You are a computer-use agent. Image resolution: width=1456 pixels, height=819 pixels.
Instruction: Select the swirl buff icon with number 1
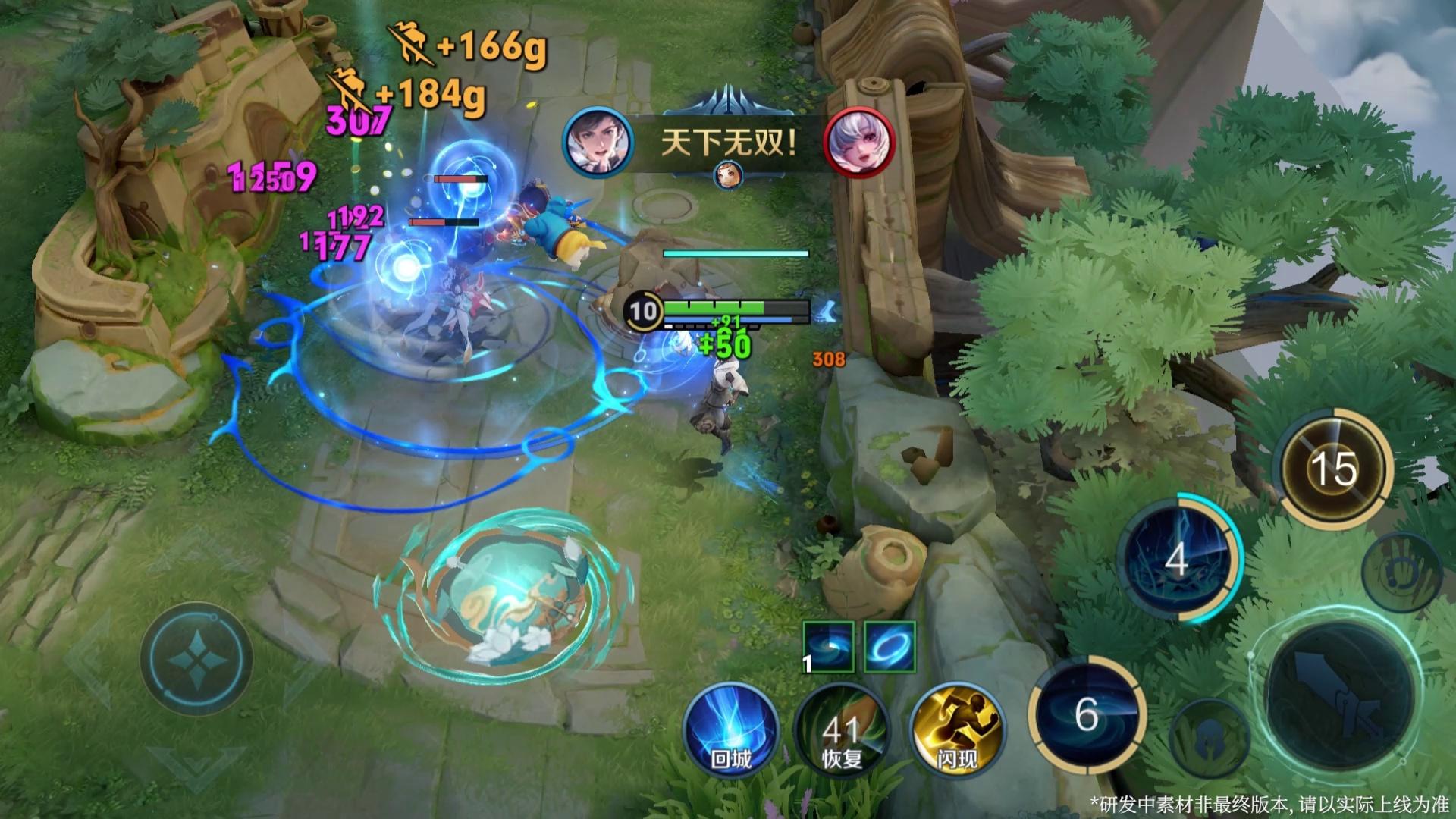tap(828, 647)
